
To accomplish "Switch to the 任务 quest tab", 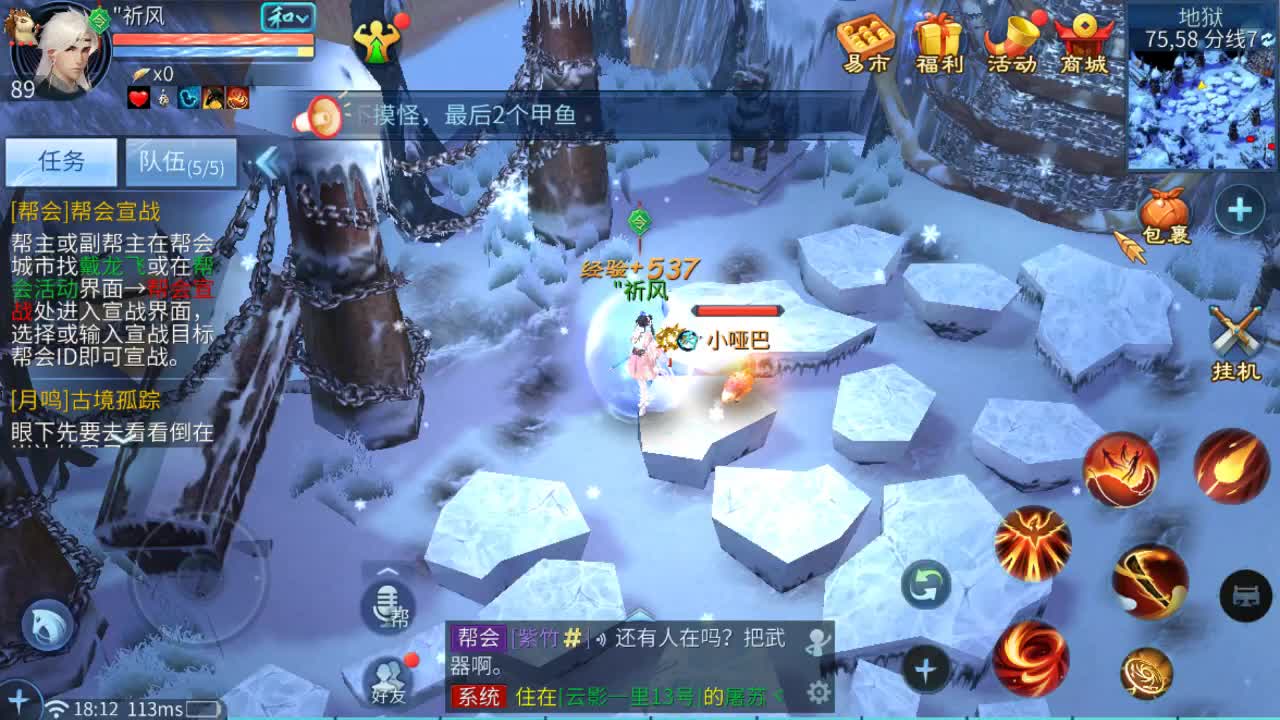I will pyautogui.click(x=62, y=161).
